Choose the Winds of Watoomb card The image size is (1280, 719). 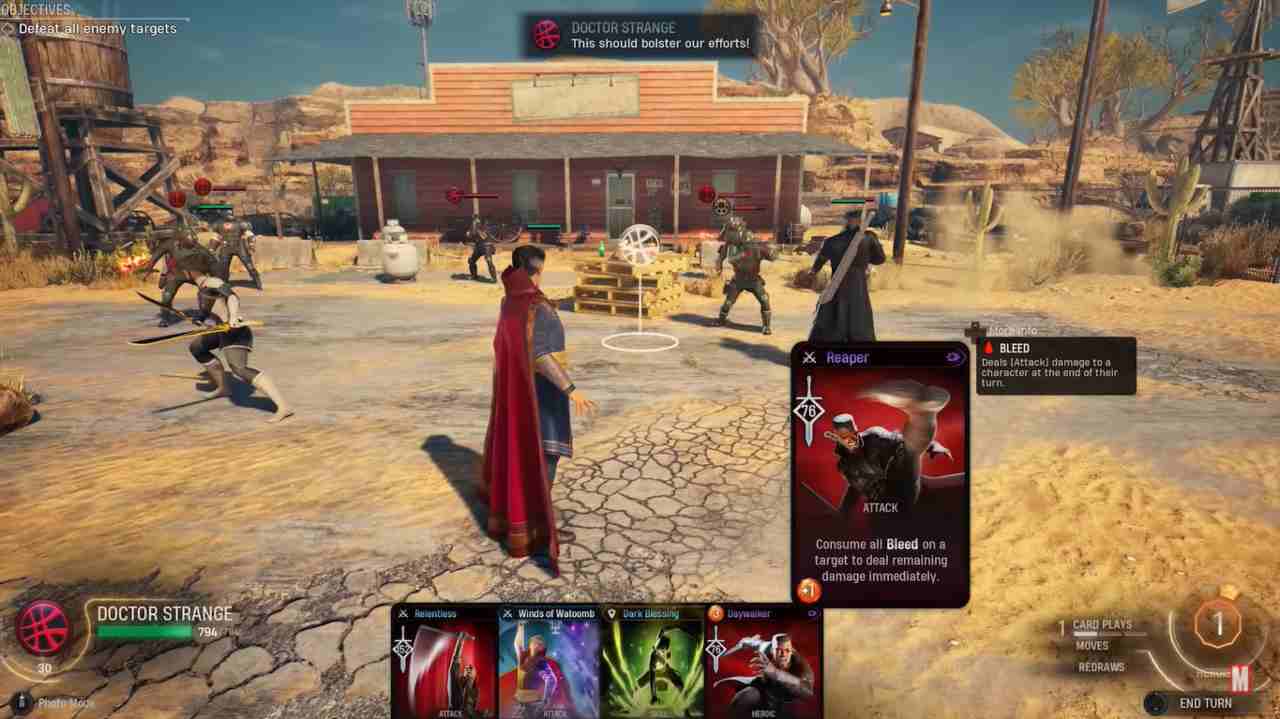click(x=549, y=664)
